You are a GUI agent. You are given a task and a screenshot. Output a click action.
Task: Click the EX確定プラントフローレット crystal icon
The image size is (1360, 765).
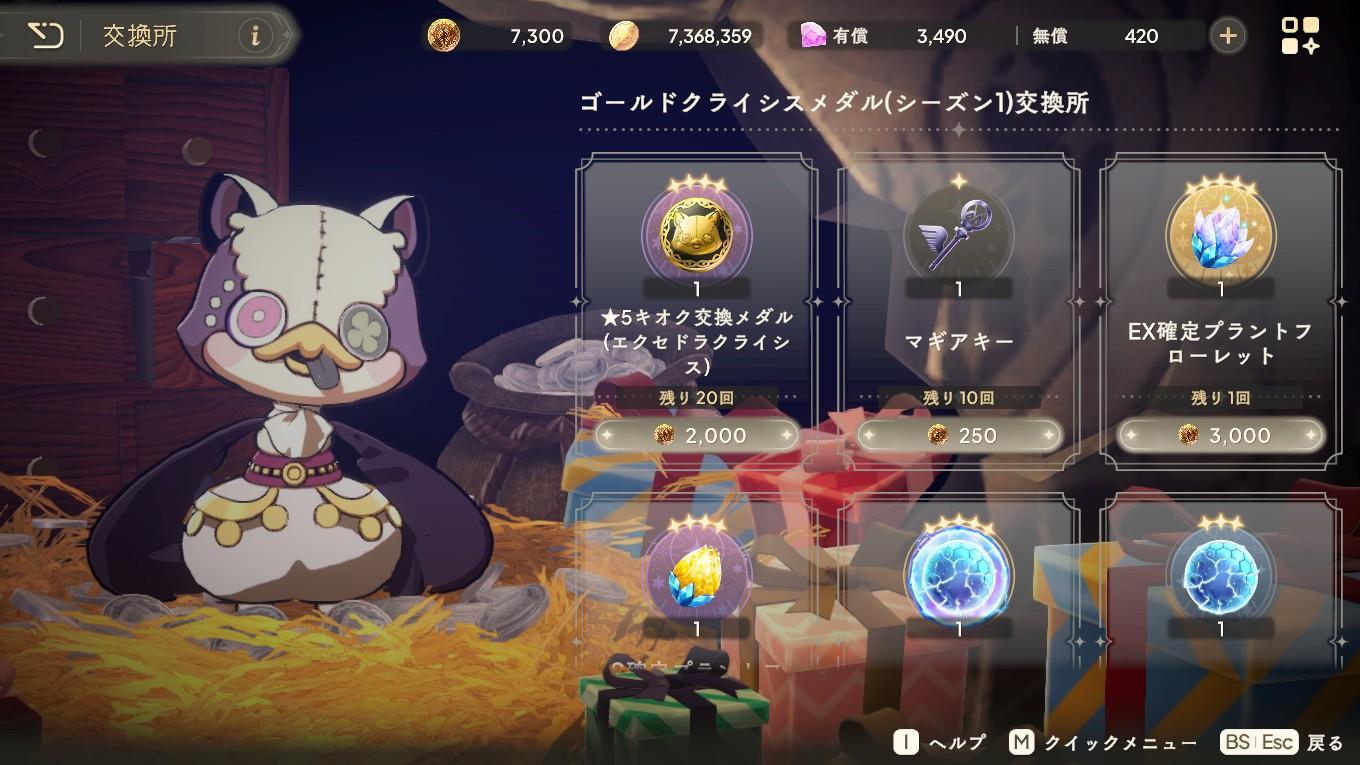[1220, 235]
